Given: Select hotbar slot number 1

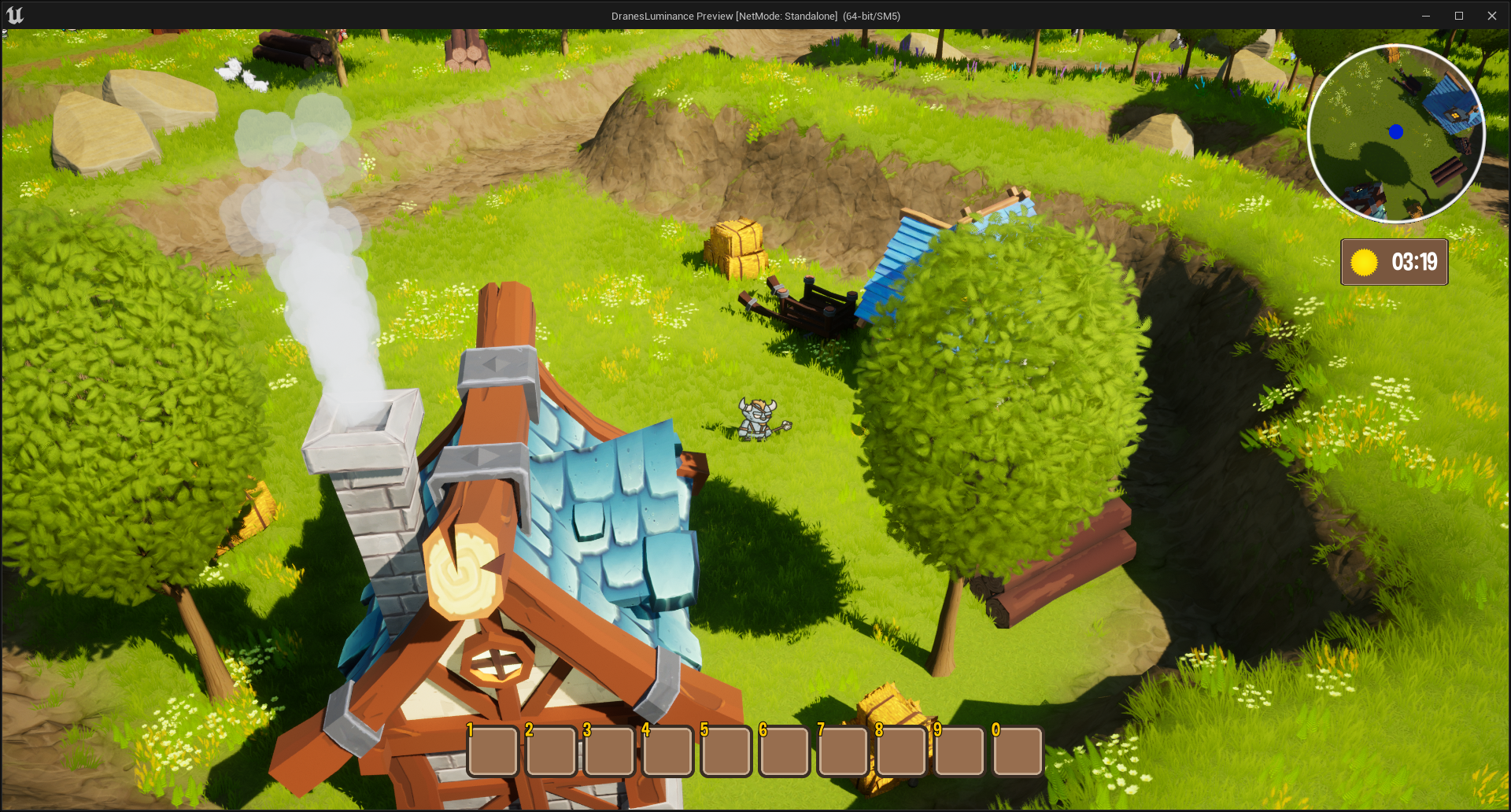Looking at the screenshot, I should point(493,751).
